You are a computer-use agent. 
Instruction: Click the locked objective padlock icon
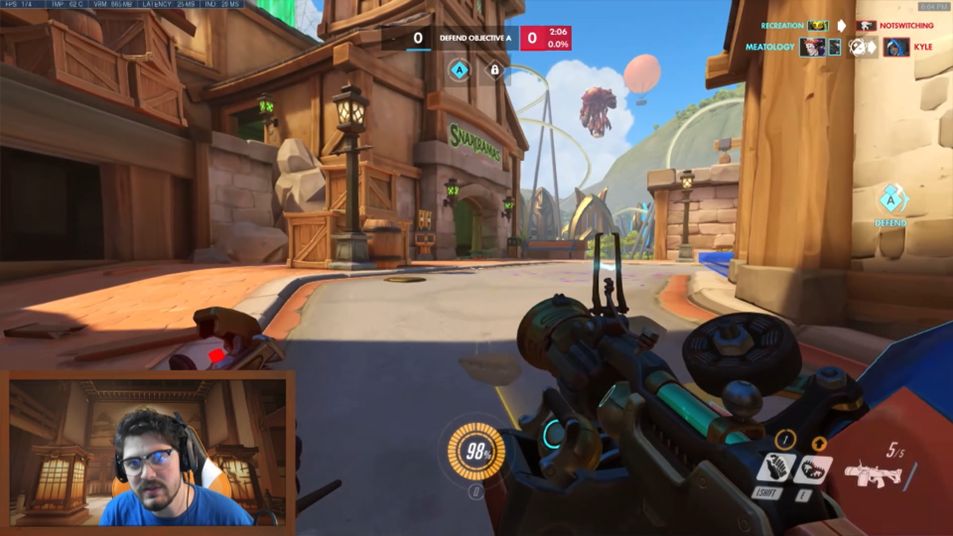494,70
